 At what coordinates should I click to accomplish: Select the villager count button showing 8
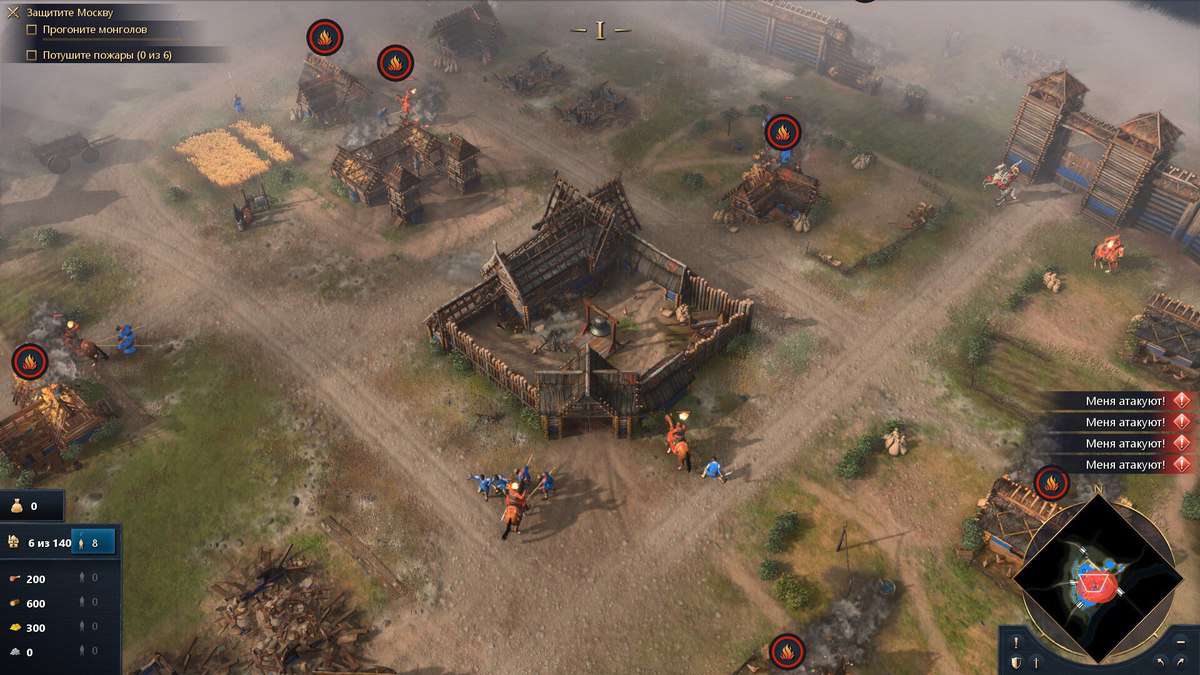point(93,542)
